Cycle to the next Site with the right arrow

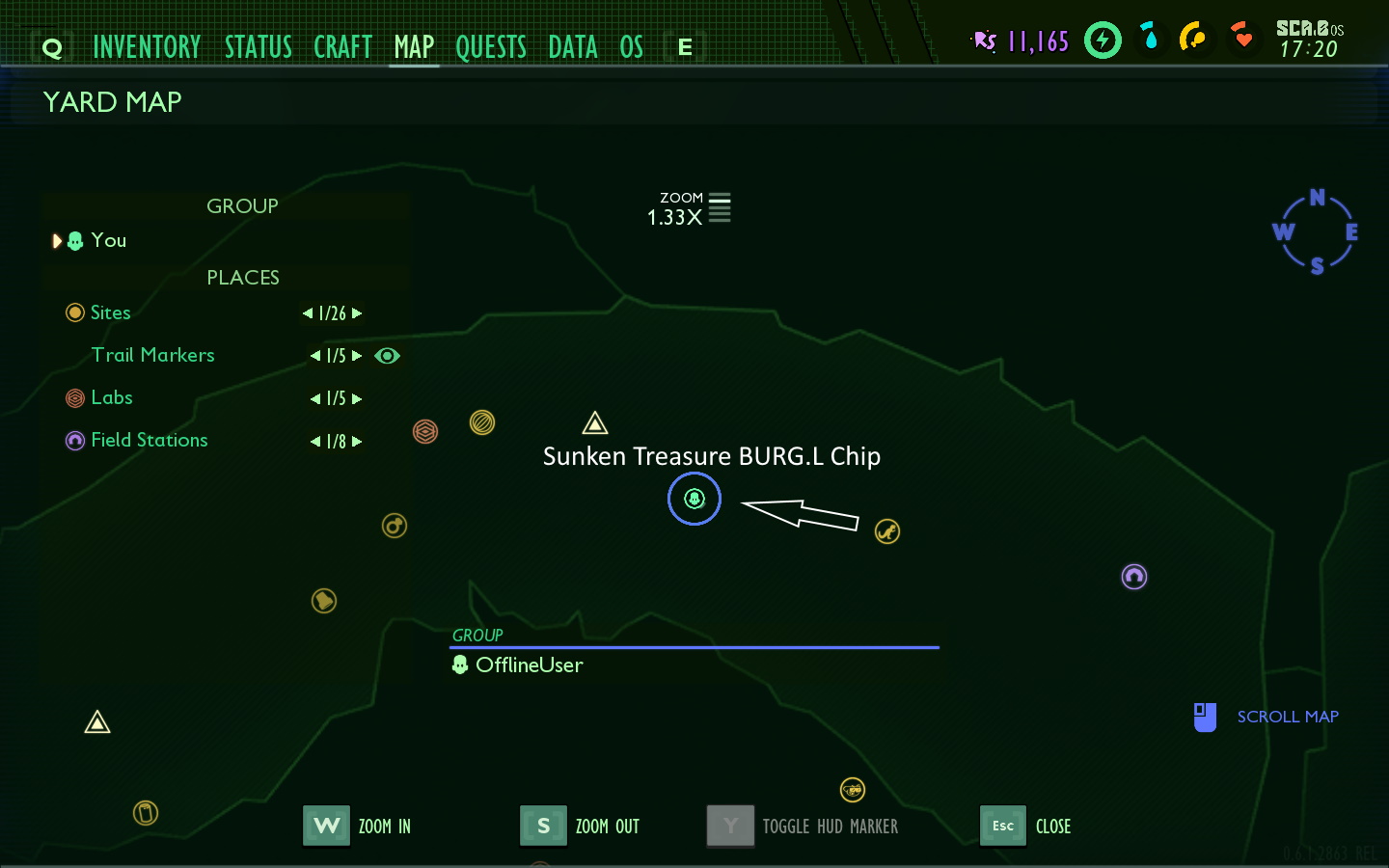[x=358, y=312]
